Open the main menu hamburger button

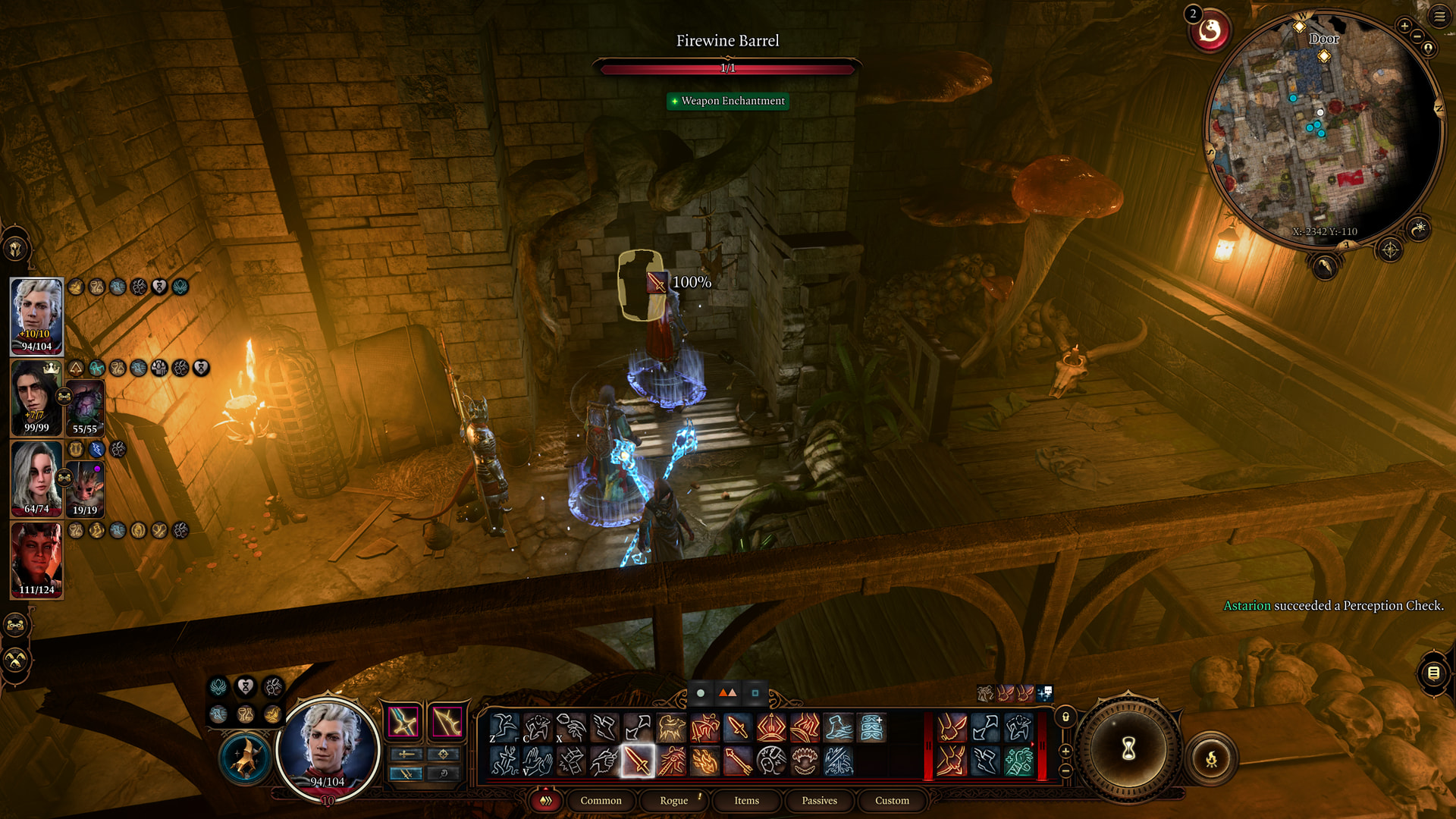click(1439, 16)
